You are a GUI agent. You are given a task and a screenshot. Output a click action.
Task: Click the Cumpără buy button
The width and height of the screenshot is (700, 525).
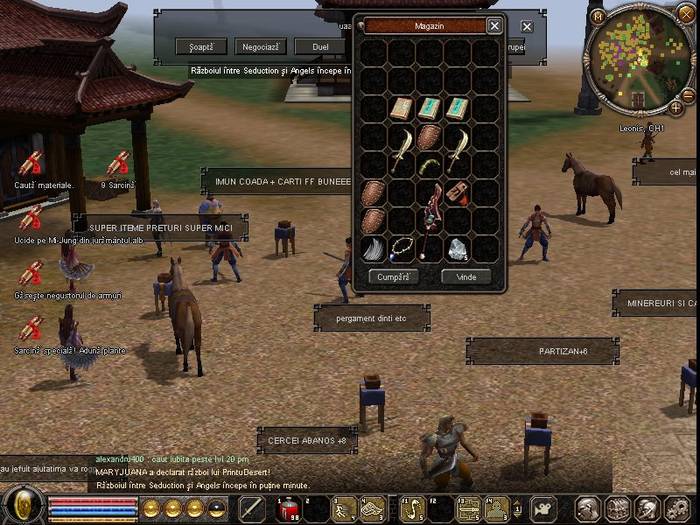pyautogui.click(x=393, y=276)
